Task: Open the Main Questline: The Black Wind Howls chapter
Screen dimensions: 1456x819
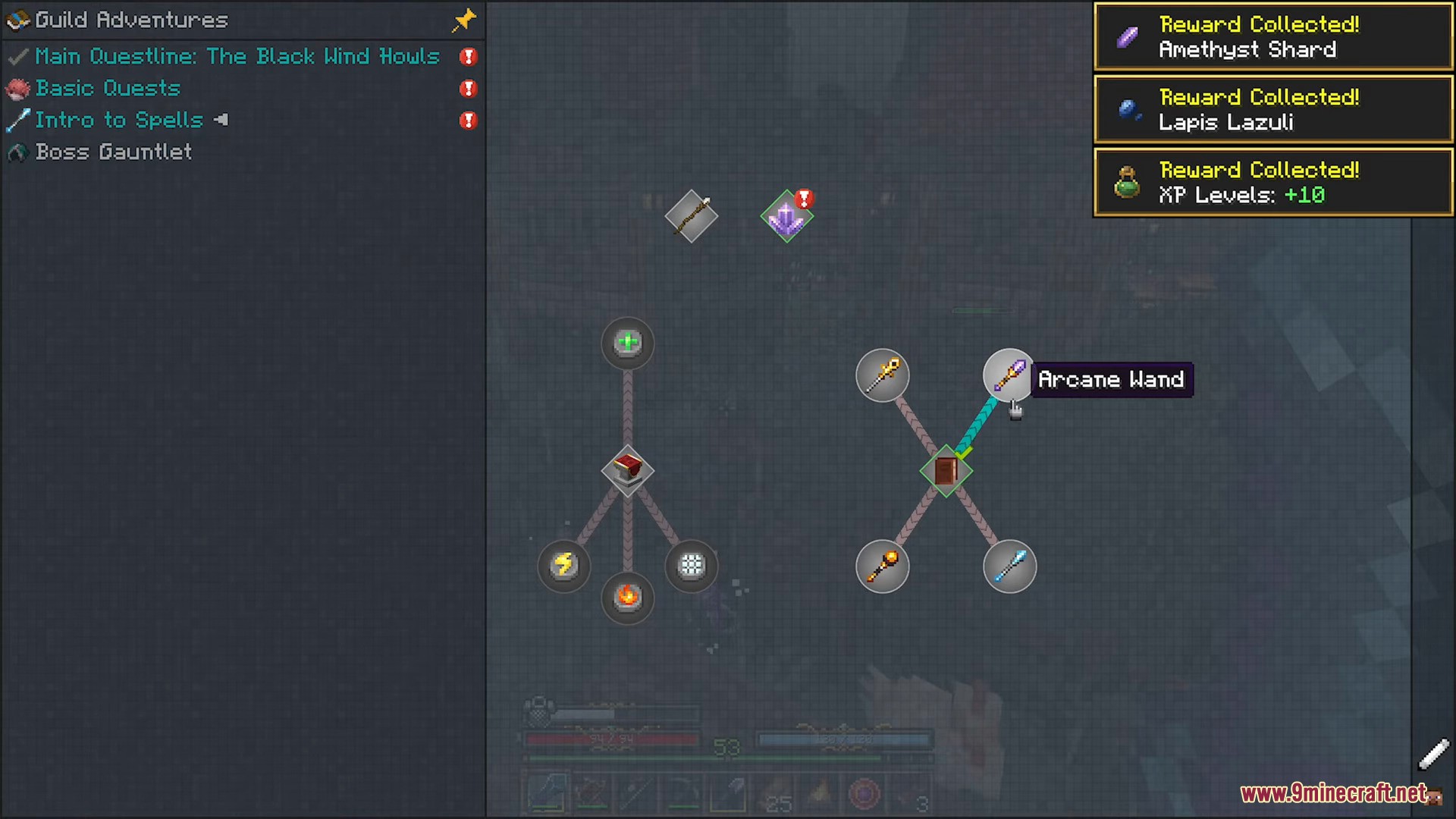Action: point(237,57)
